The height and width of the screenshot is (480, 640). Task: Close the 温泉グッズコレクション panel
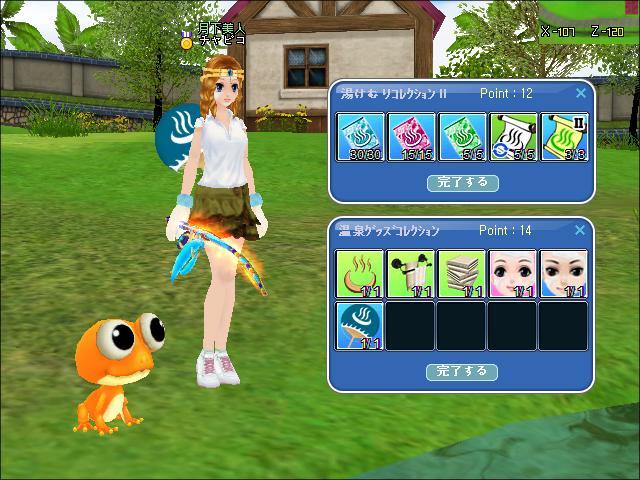[x=581, y=231]
